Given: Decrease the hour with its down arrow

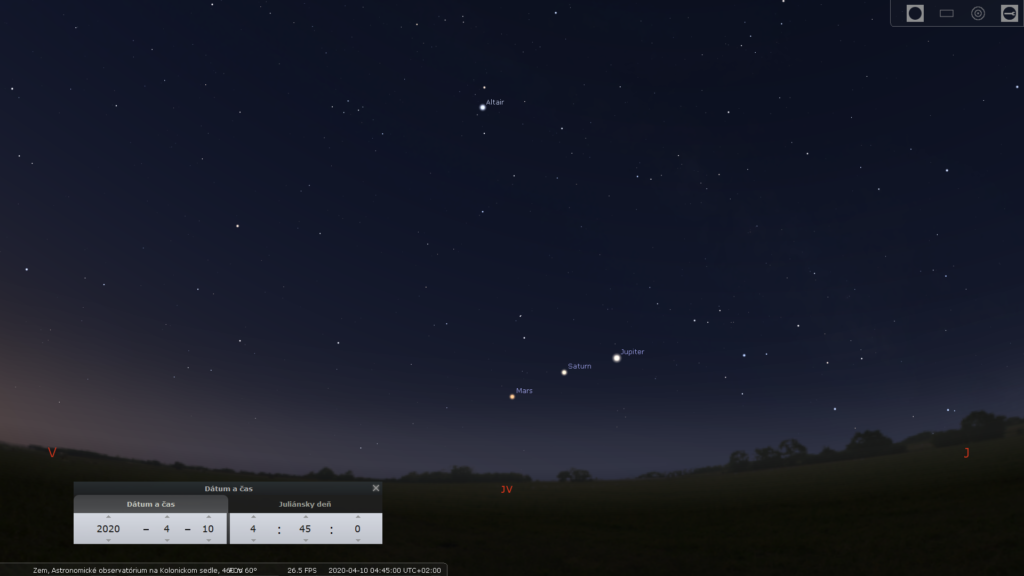Looking at the screenshot, I should (x=253, y=540).
